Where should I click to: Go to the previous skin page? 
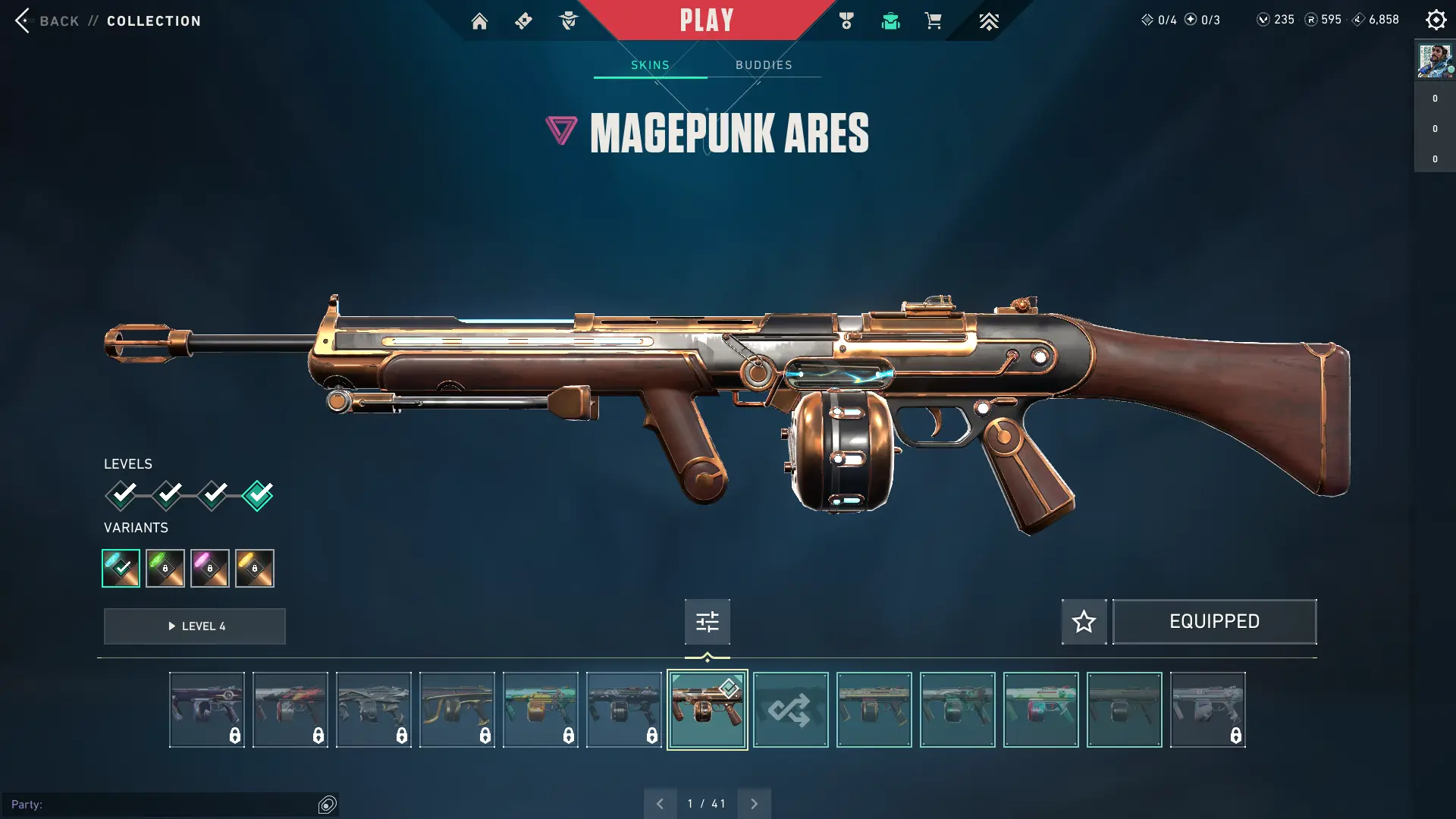[x=660, y=804]
